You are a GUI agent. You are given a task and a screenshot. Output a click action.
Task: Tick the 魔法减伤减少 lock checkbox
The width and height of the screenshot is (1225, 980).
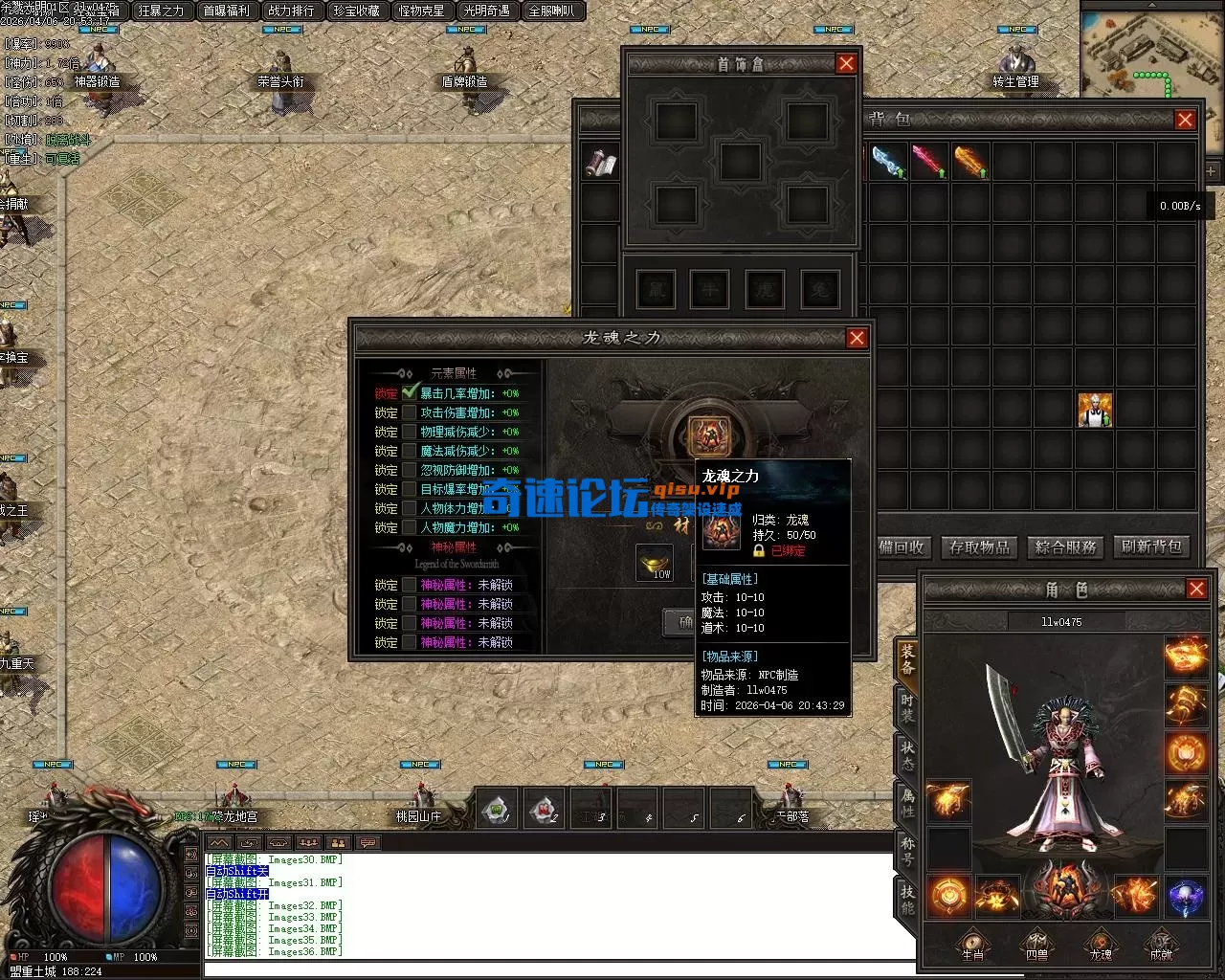pos(410,451)
